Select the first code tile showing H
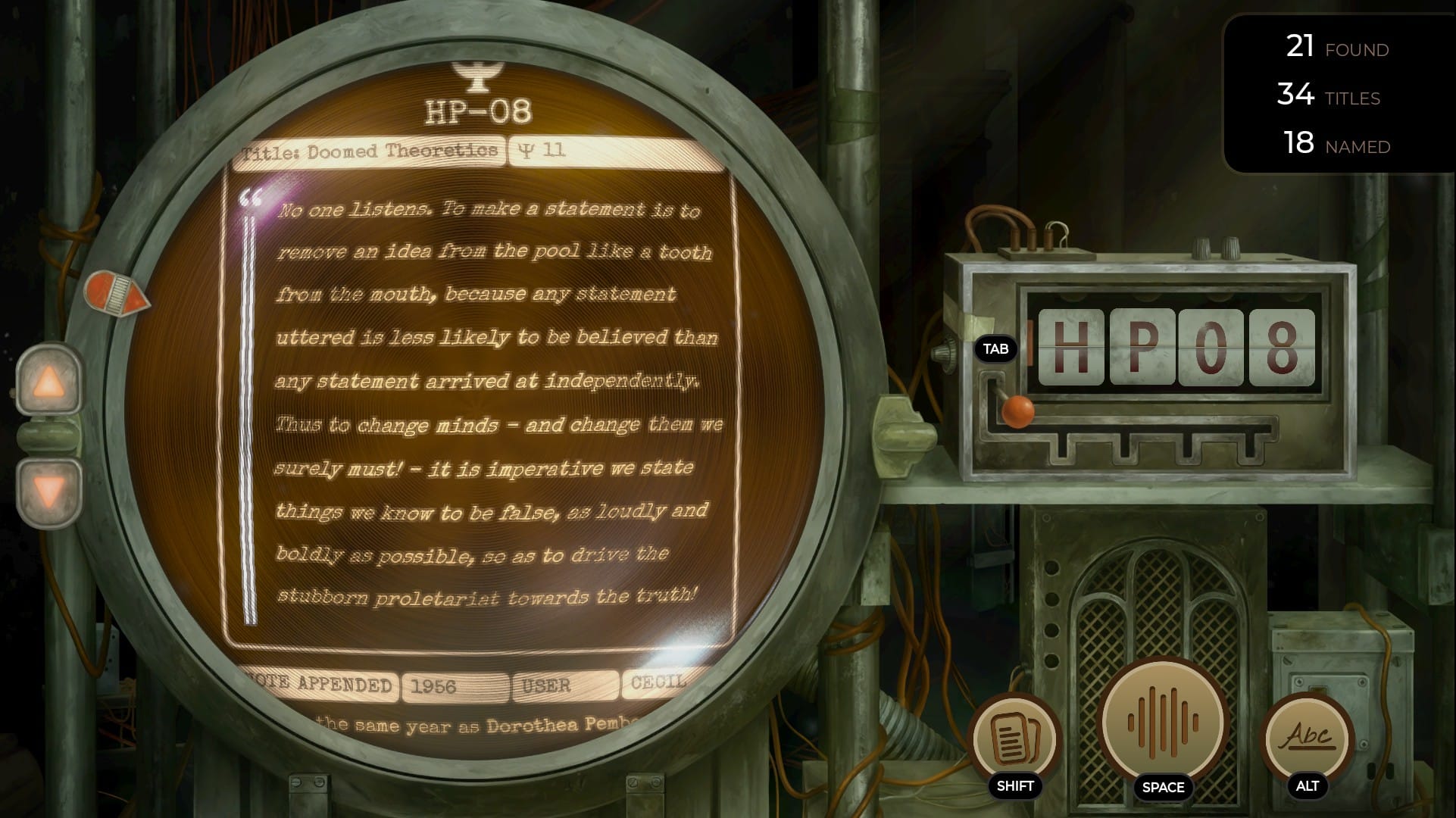This screenshot has height=818, width=1456. click(x=1070, y=348)
